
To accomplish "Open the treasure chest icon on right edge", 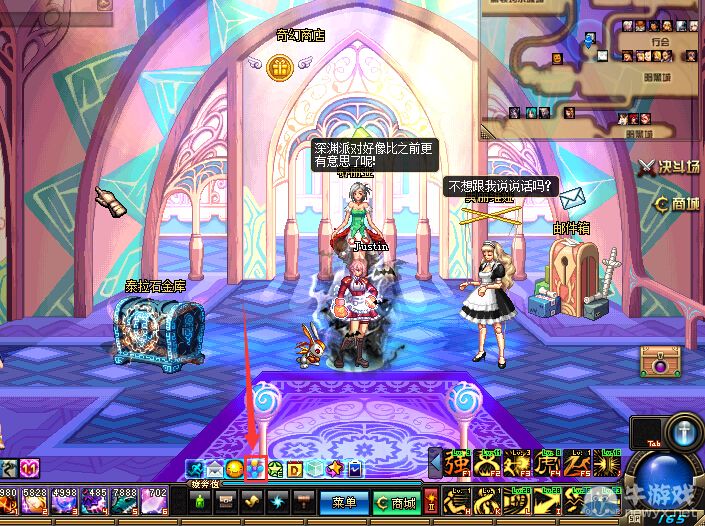I will (x=660, y=360).
